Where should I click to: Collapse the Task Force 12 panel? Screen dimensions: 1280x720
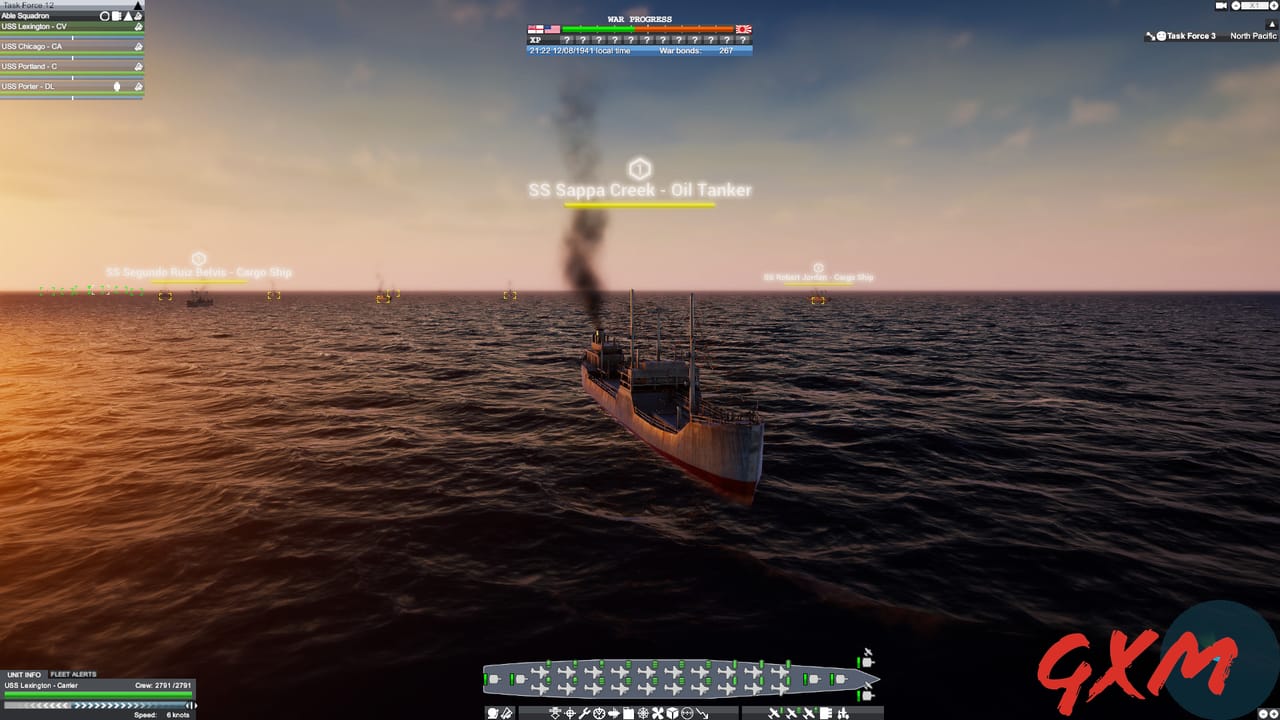coord(137,5)
